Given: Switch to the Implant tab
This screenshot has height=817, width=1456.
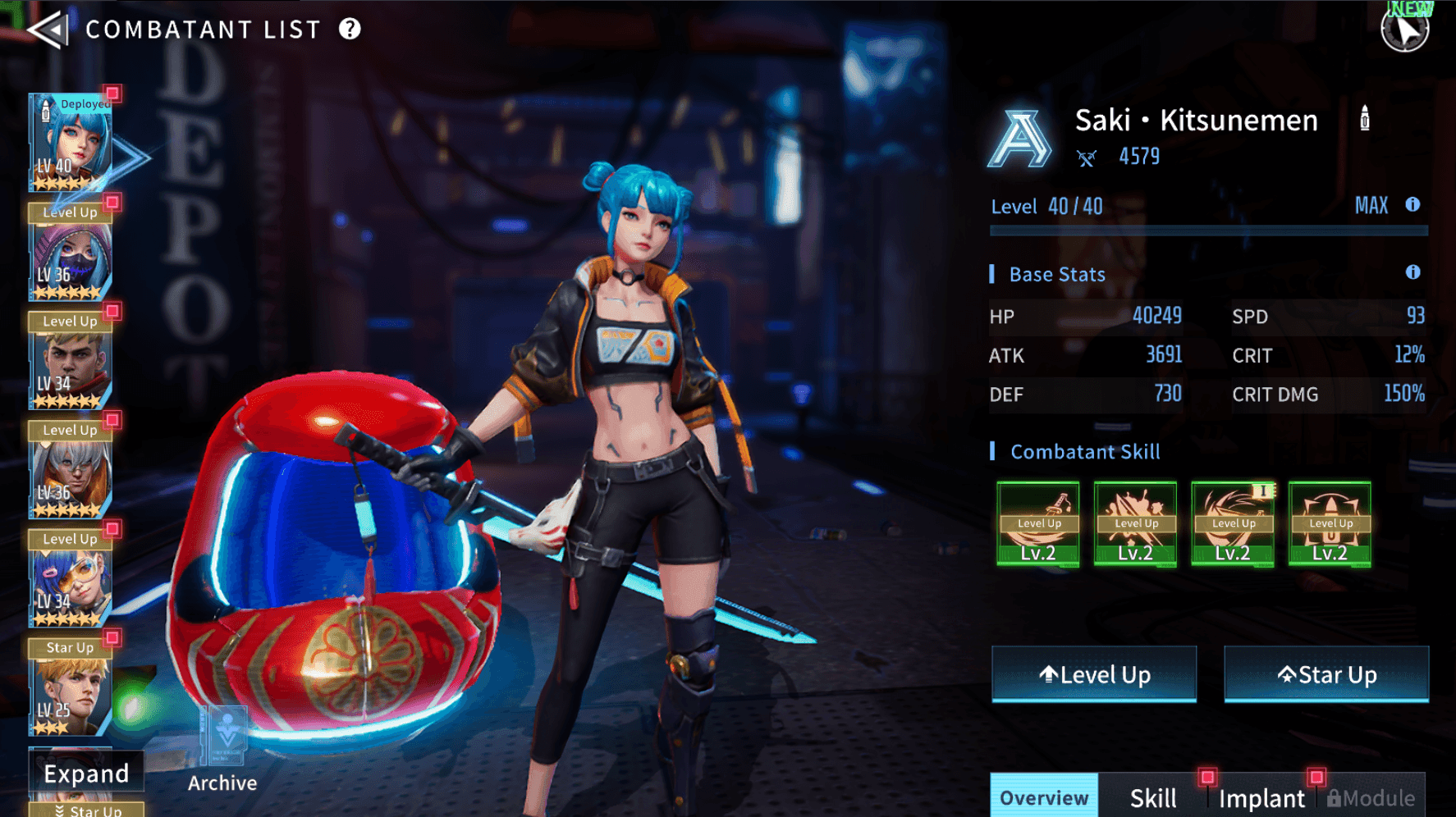Looking at the screenshot, I should tap(1261, 797).
